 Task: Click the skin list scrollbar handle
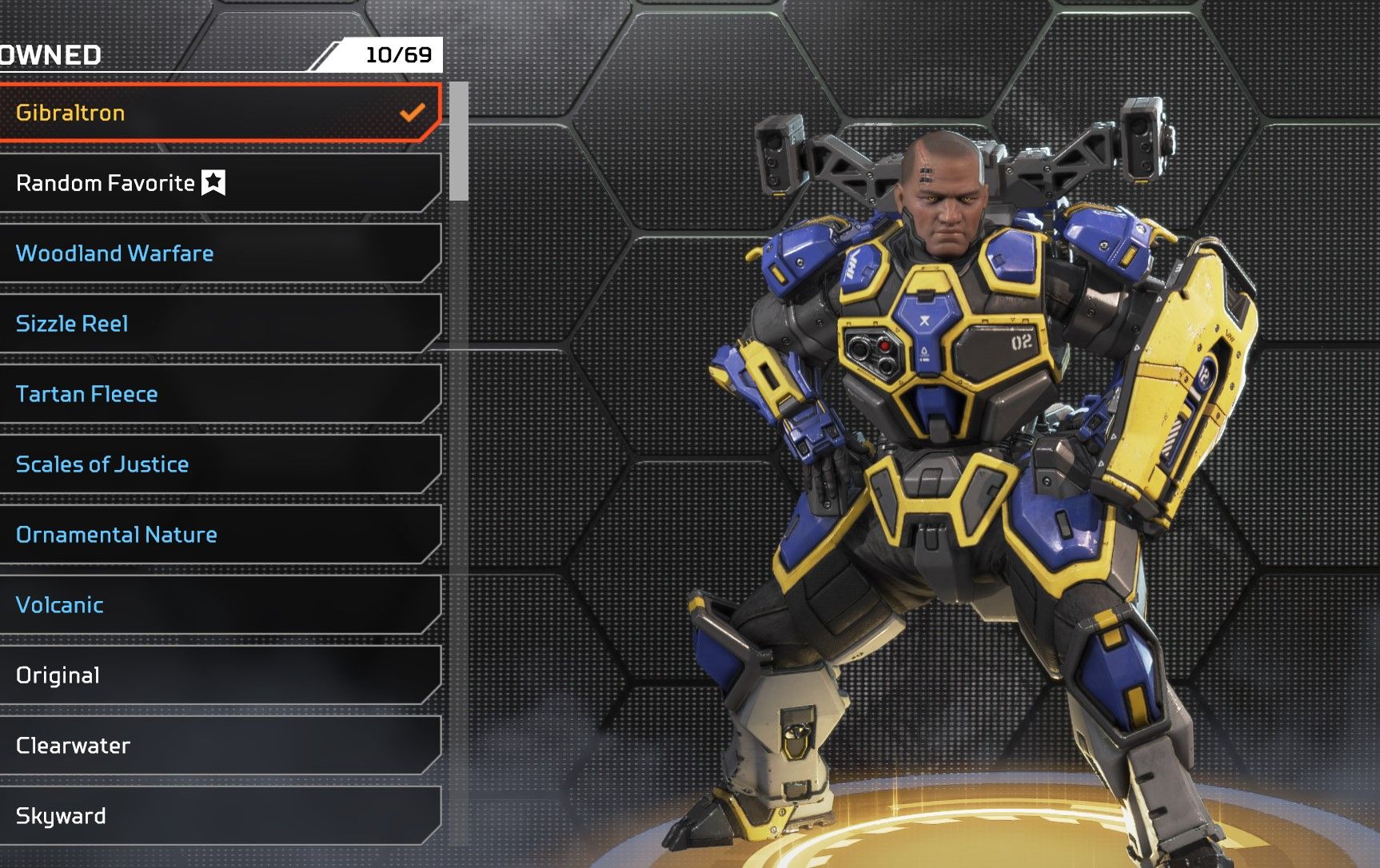(x=458, y=141)
